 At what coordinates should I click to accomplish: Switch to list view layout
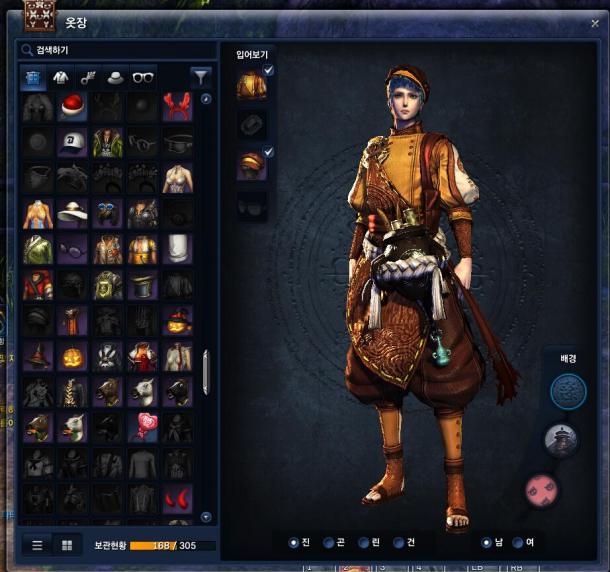tap(38, 545)
